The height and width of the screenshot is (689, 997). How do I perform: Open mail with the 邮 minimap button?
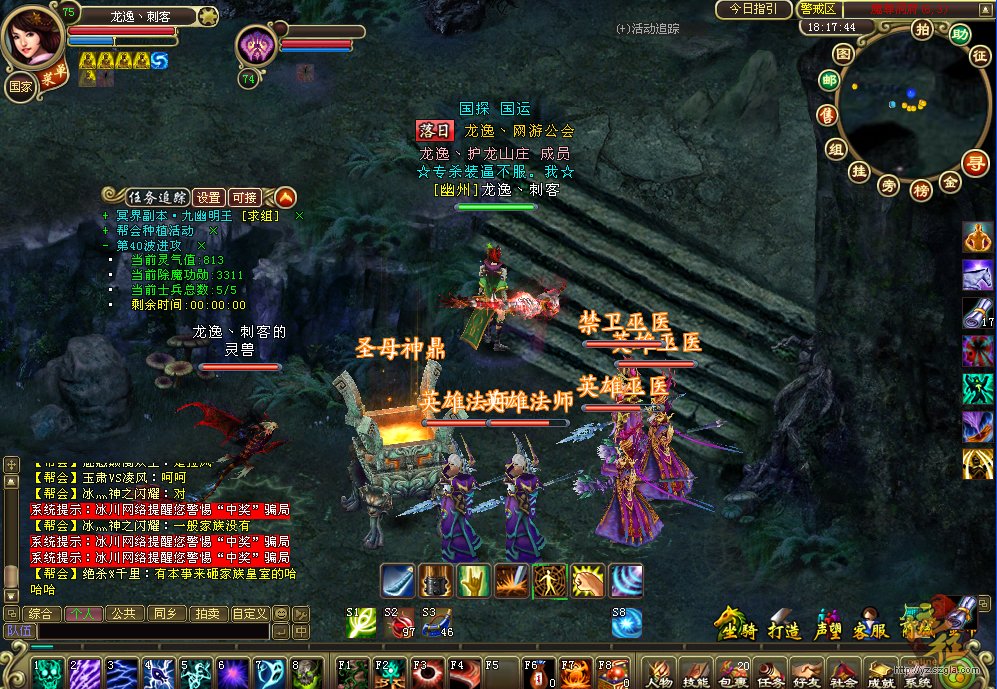coord(829,81)
